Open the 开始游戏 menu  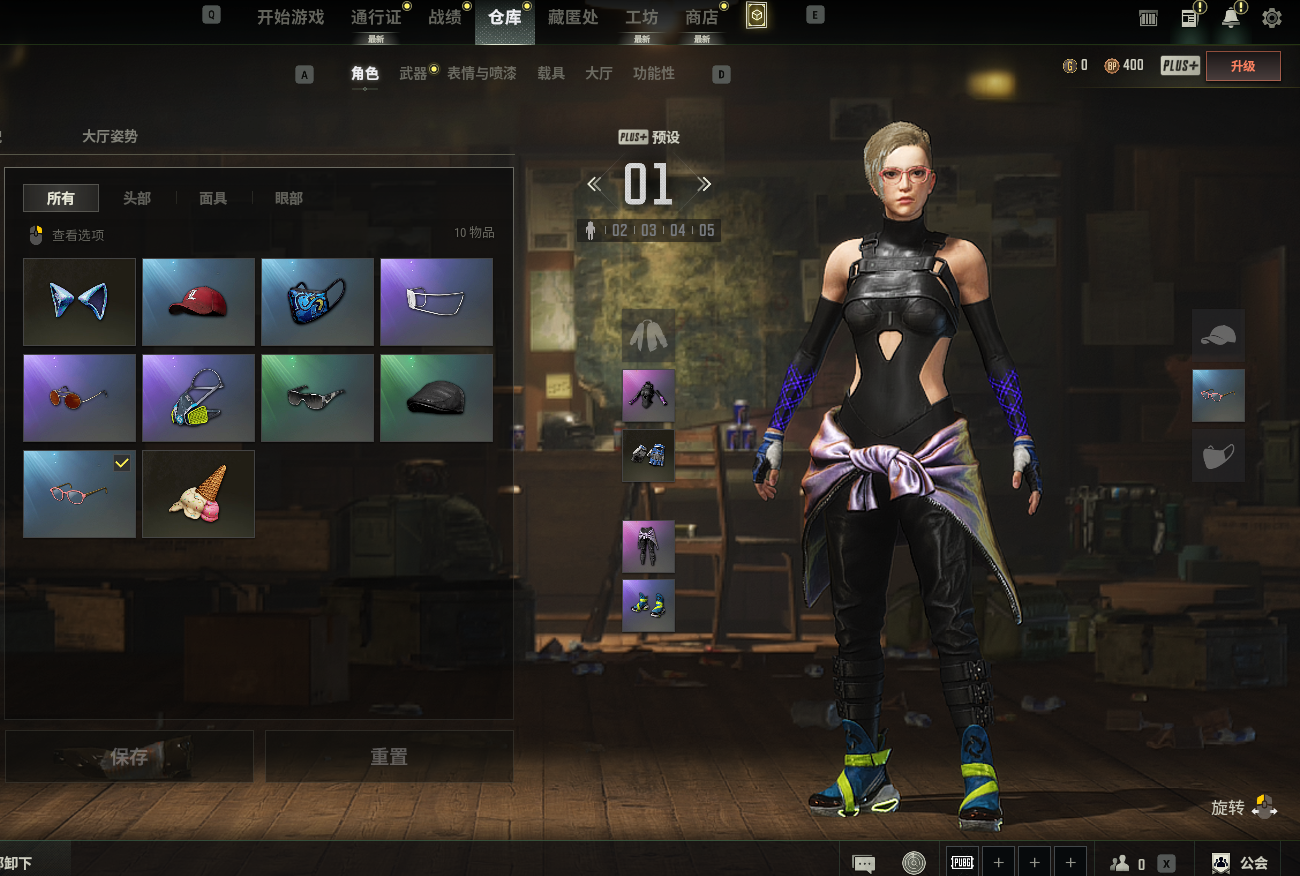coord(290,17)
